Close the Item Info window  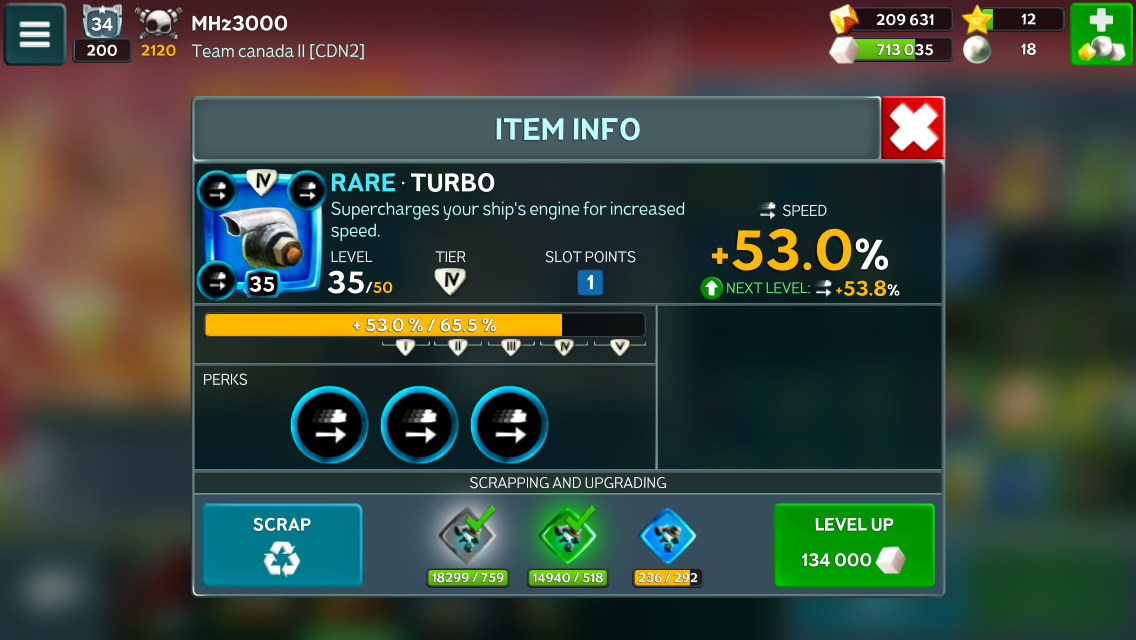(x=912, y=128)
